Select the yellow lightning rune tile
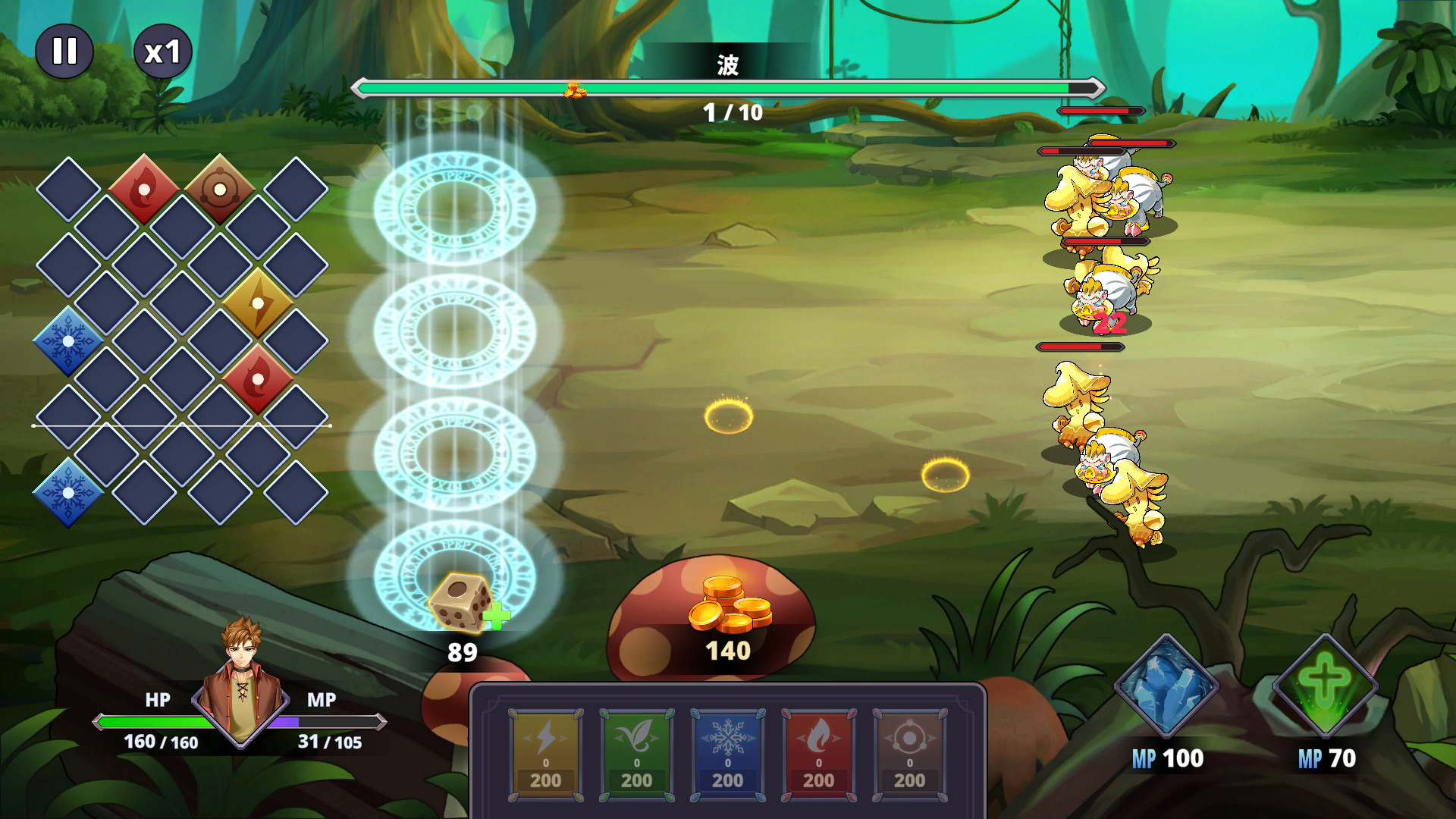The height and width of the screenshot is (819, 1456). [258, 303]
